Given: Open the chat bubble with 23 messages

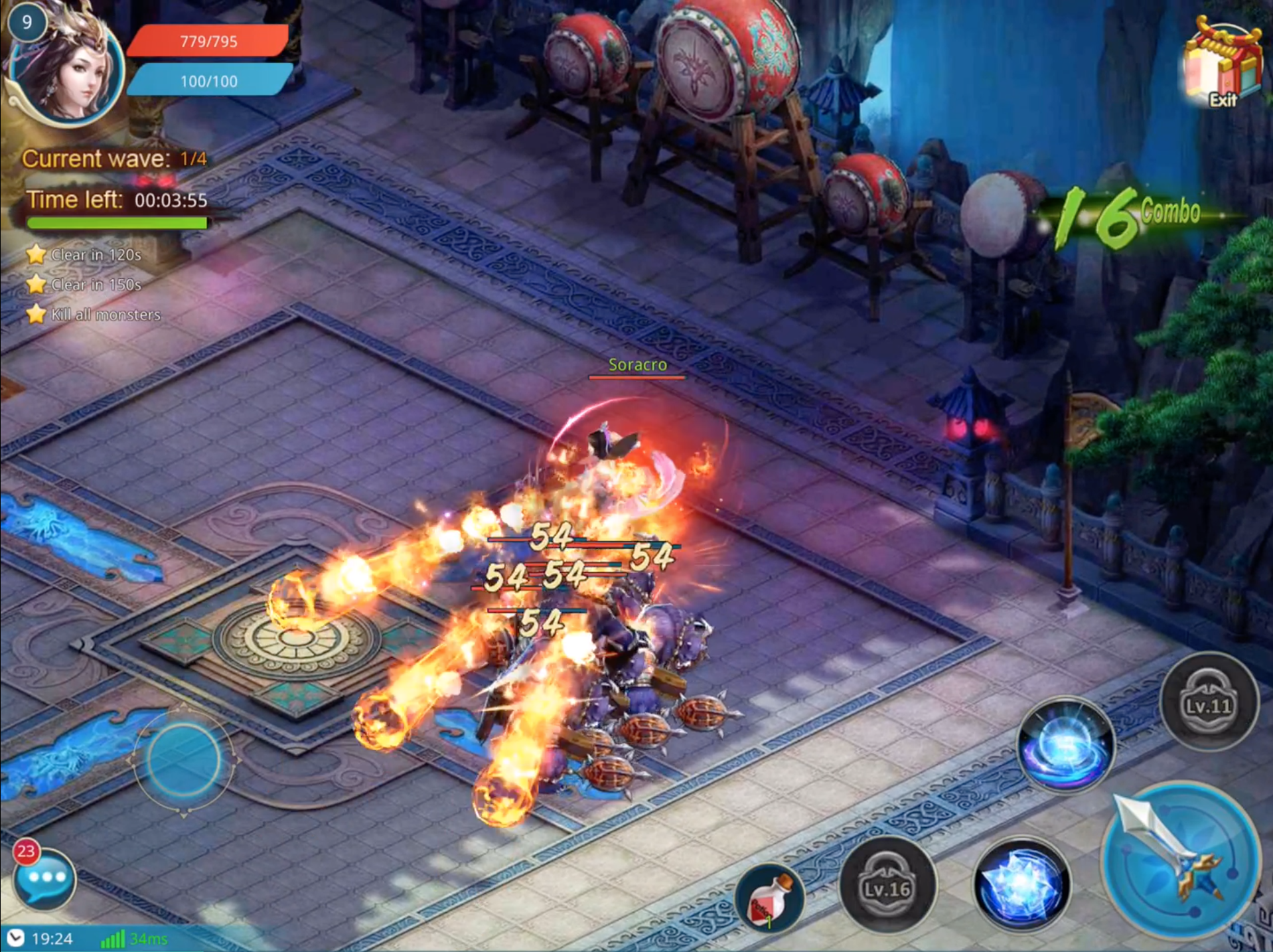Looking at the screenshot, I should tap(44, 878).
